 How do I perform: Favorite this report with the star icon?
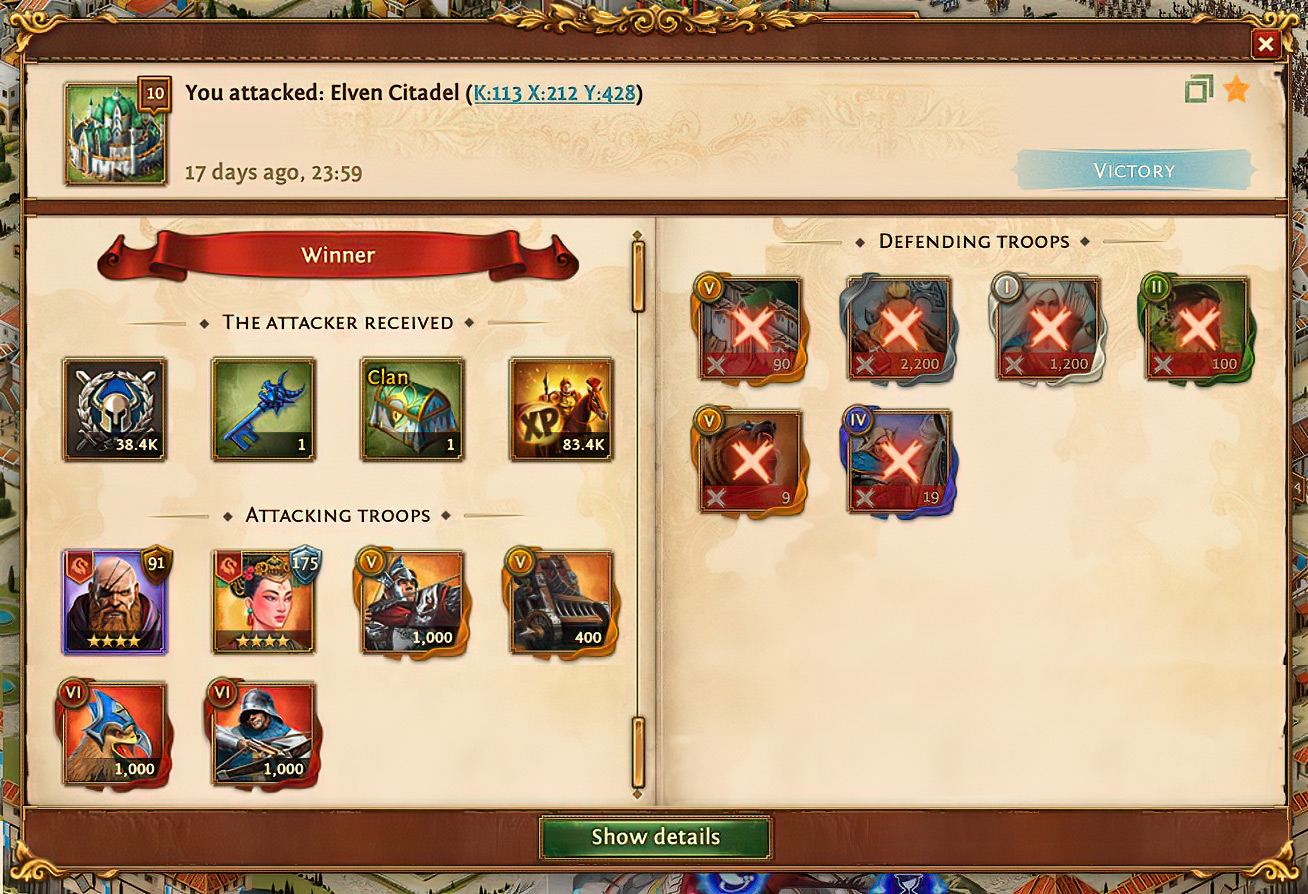tap(1237, 90)
